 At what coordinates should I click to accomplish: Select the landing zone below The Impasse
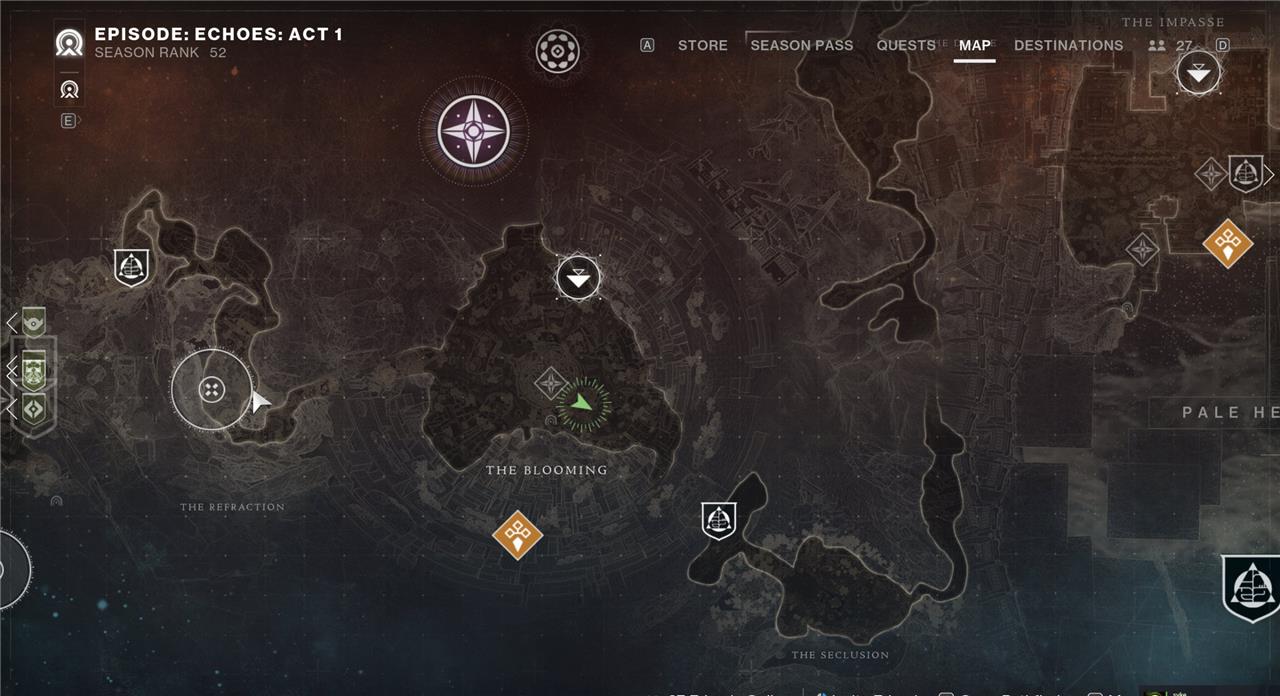(1197, 73)
